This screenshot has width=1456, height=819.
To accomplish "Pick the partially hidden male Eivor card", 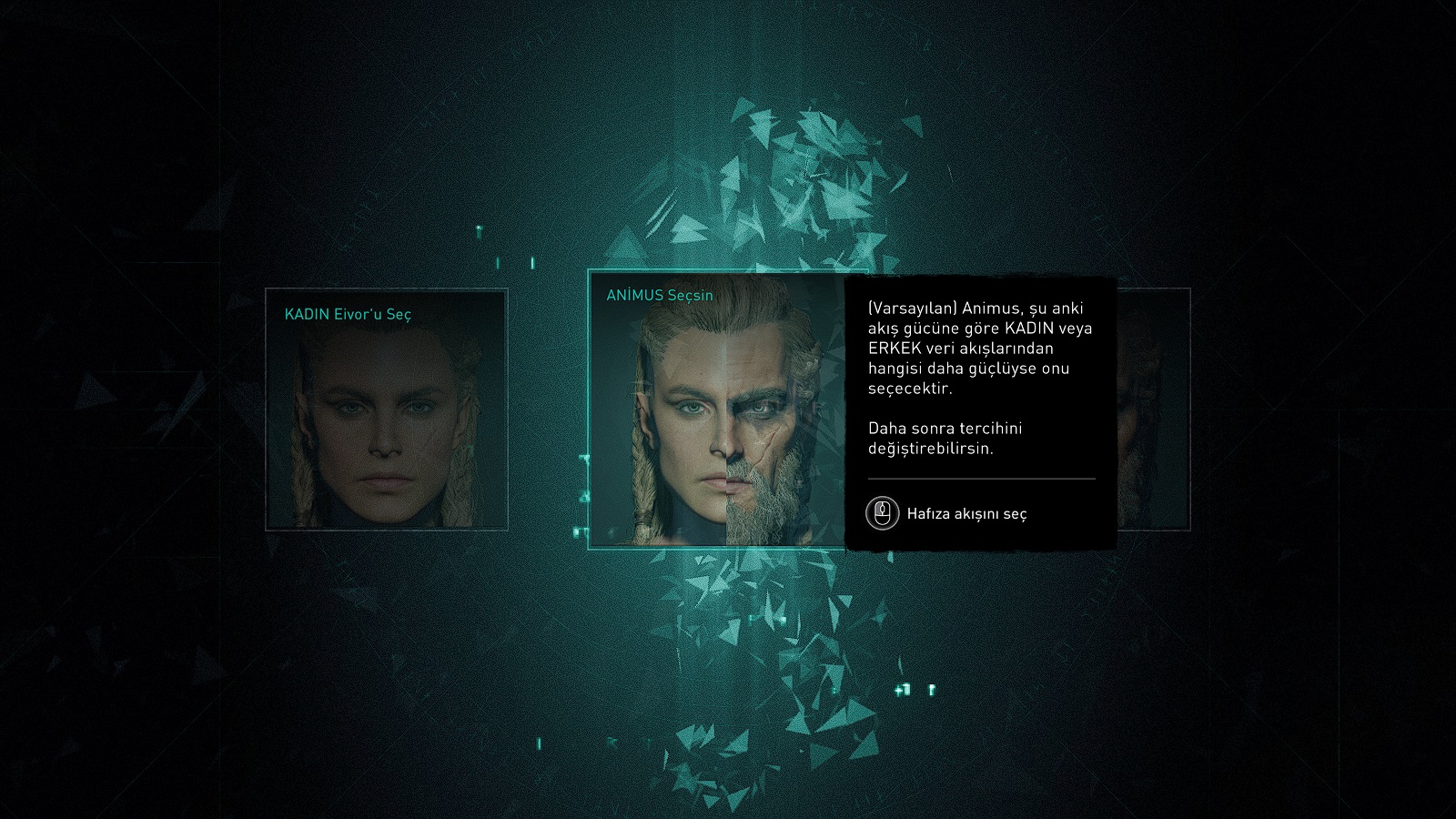I will [1153, 409].
